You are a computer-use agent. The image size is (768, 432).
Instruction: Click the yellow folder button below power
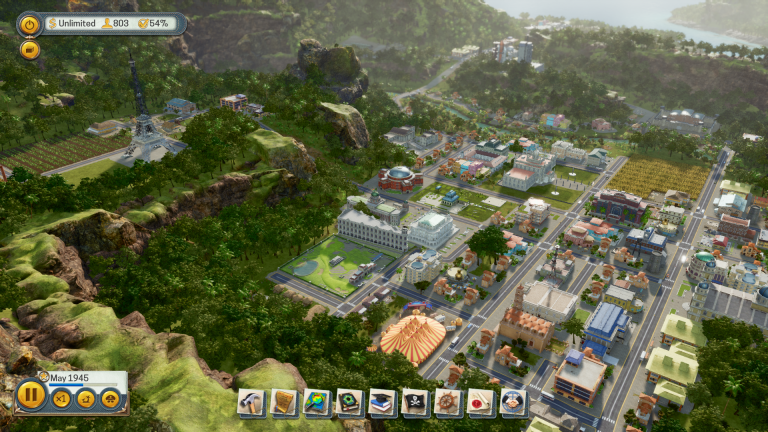click(x=30, y=49)
